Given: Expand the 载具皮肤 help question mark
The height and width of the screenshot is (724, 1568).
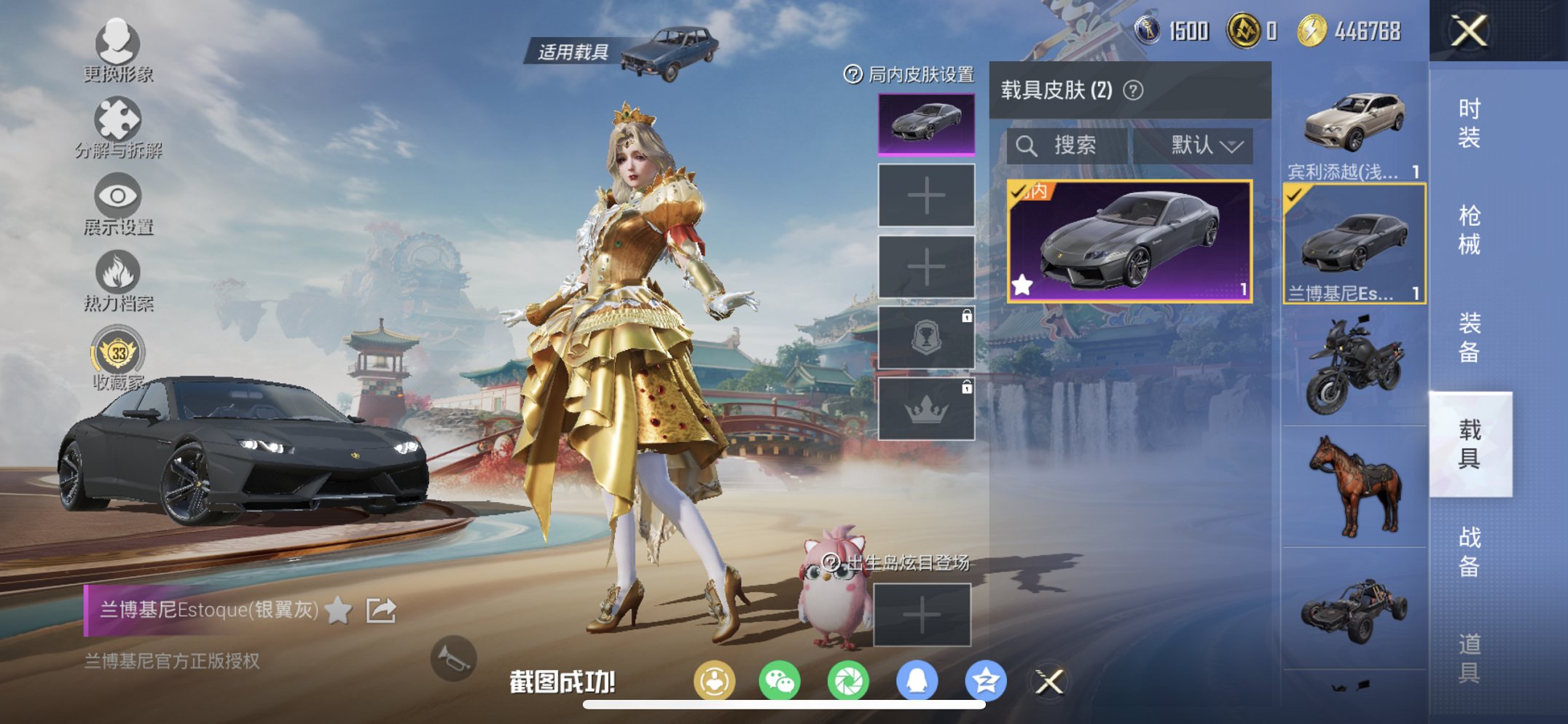Looking at the screenshot, I should [1134, 91].
